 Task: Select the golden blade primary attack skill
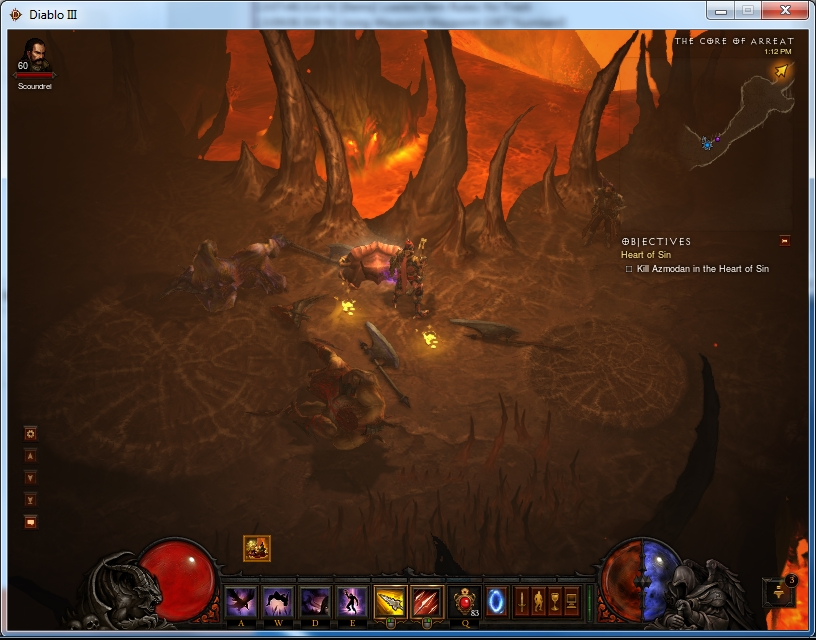[x=389, y=602]
